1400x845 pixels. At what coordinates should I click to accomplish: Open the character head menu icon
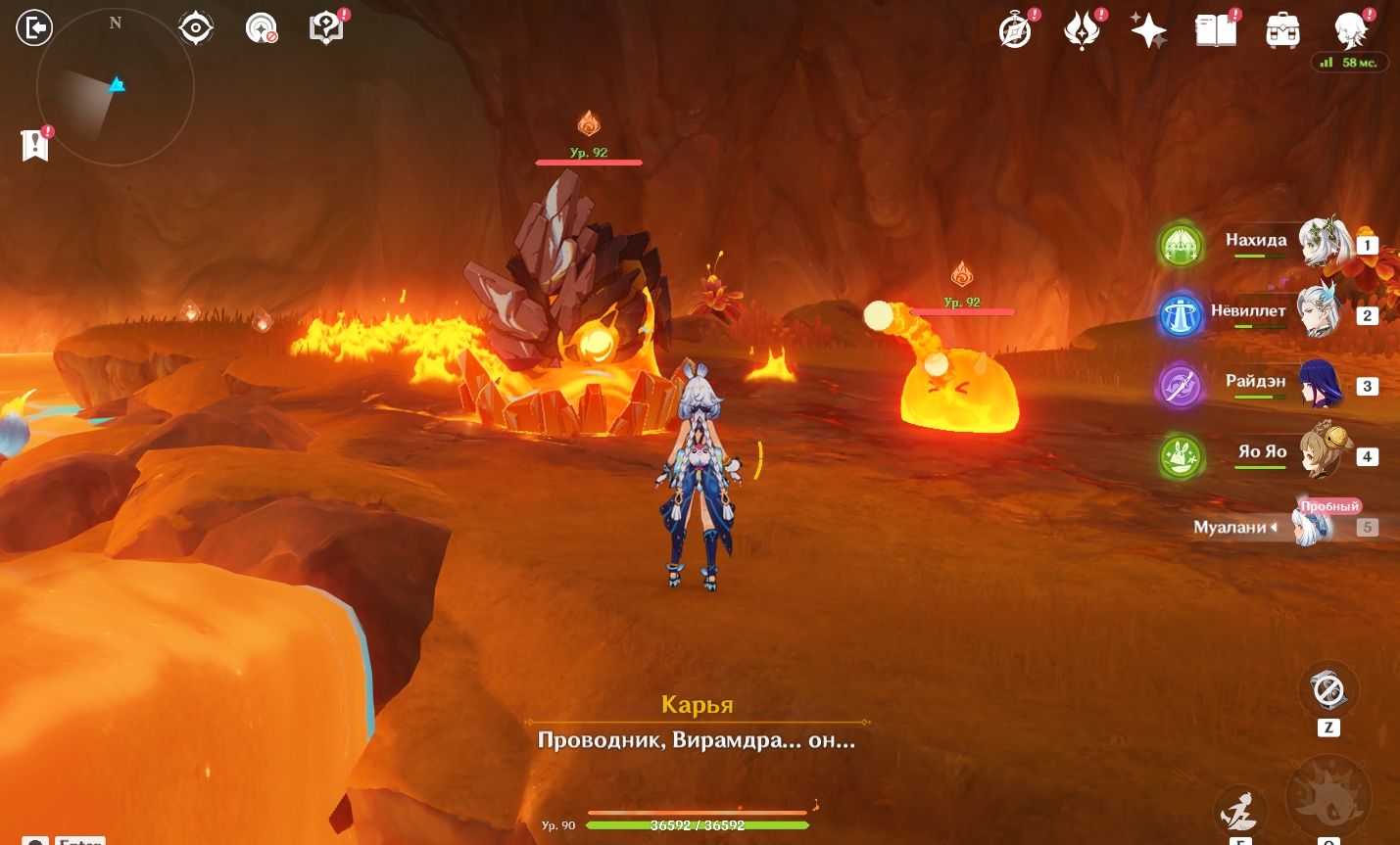click(x=1351, y=31)
